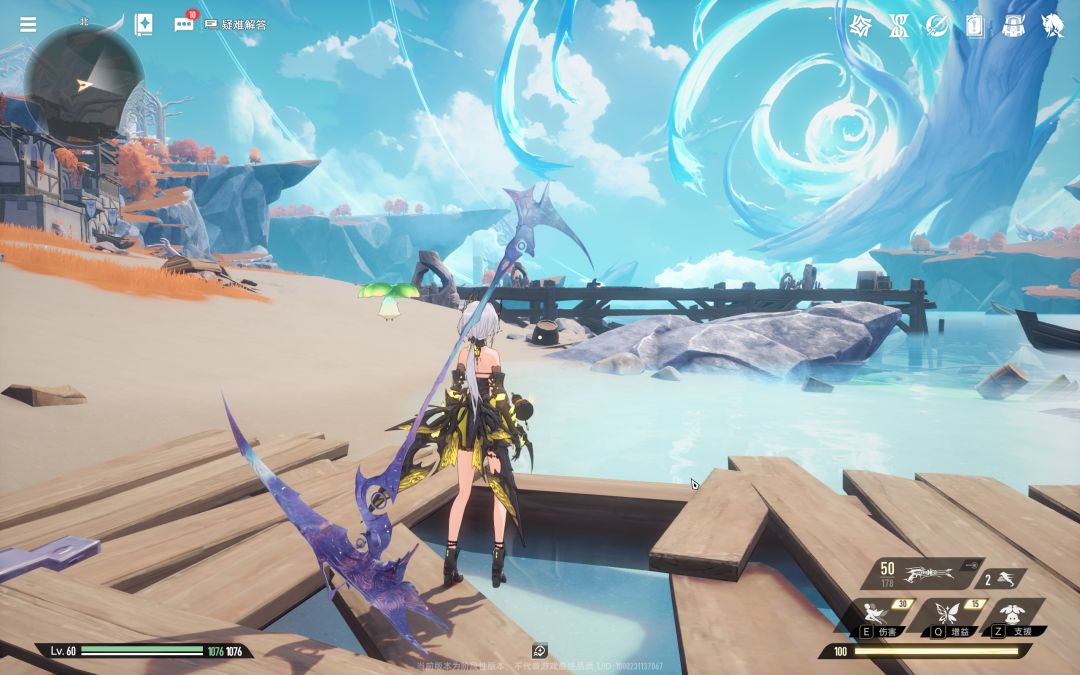Click the small circular arrows icon at bottom center
The image size is (1080, 675).
coord(540,651)
